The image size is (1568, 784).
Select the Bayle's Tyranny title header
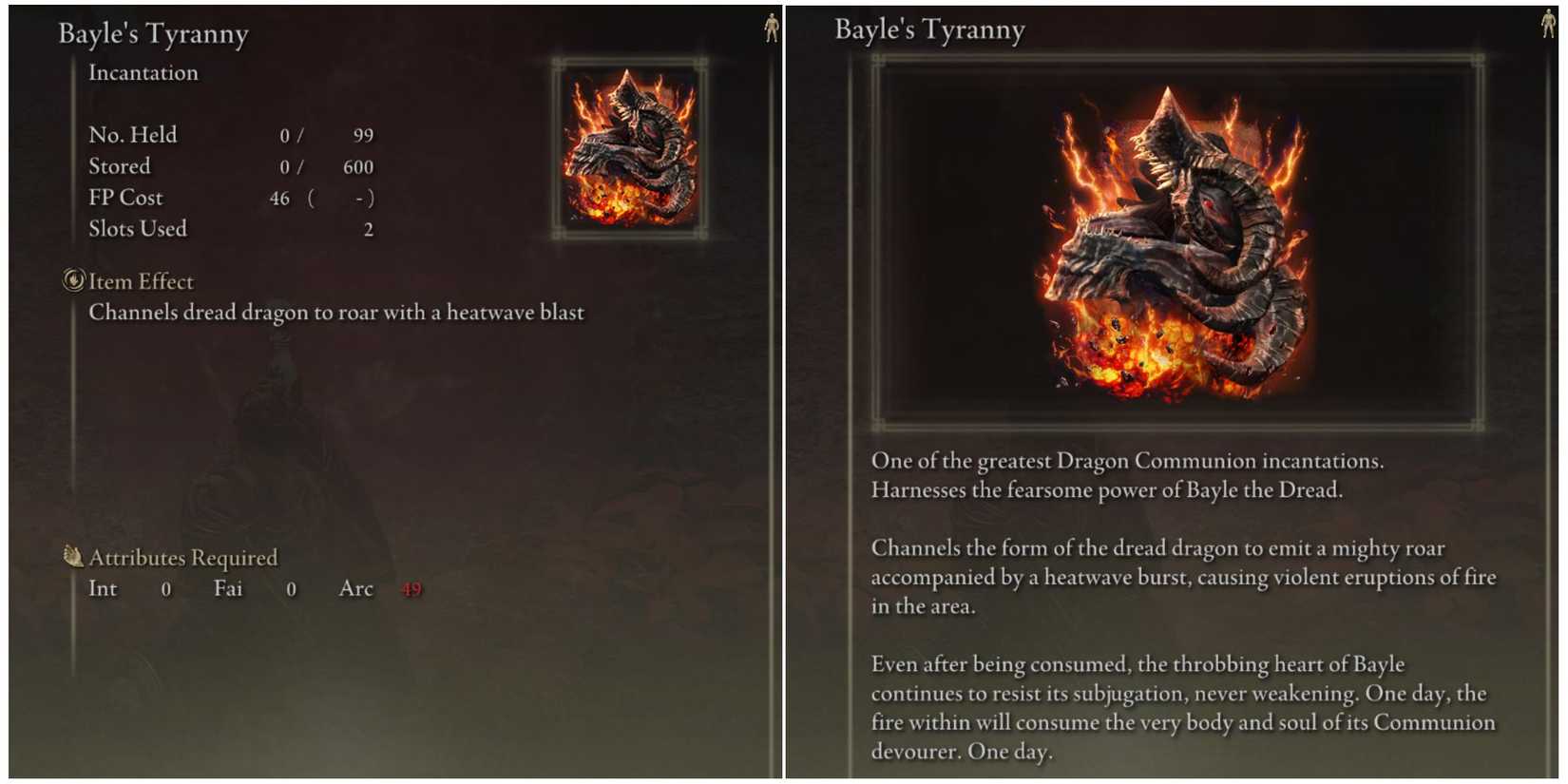click(153, 32)
